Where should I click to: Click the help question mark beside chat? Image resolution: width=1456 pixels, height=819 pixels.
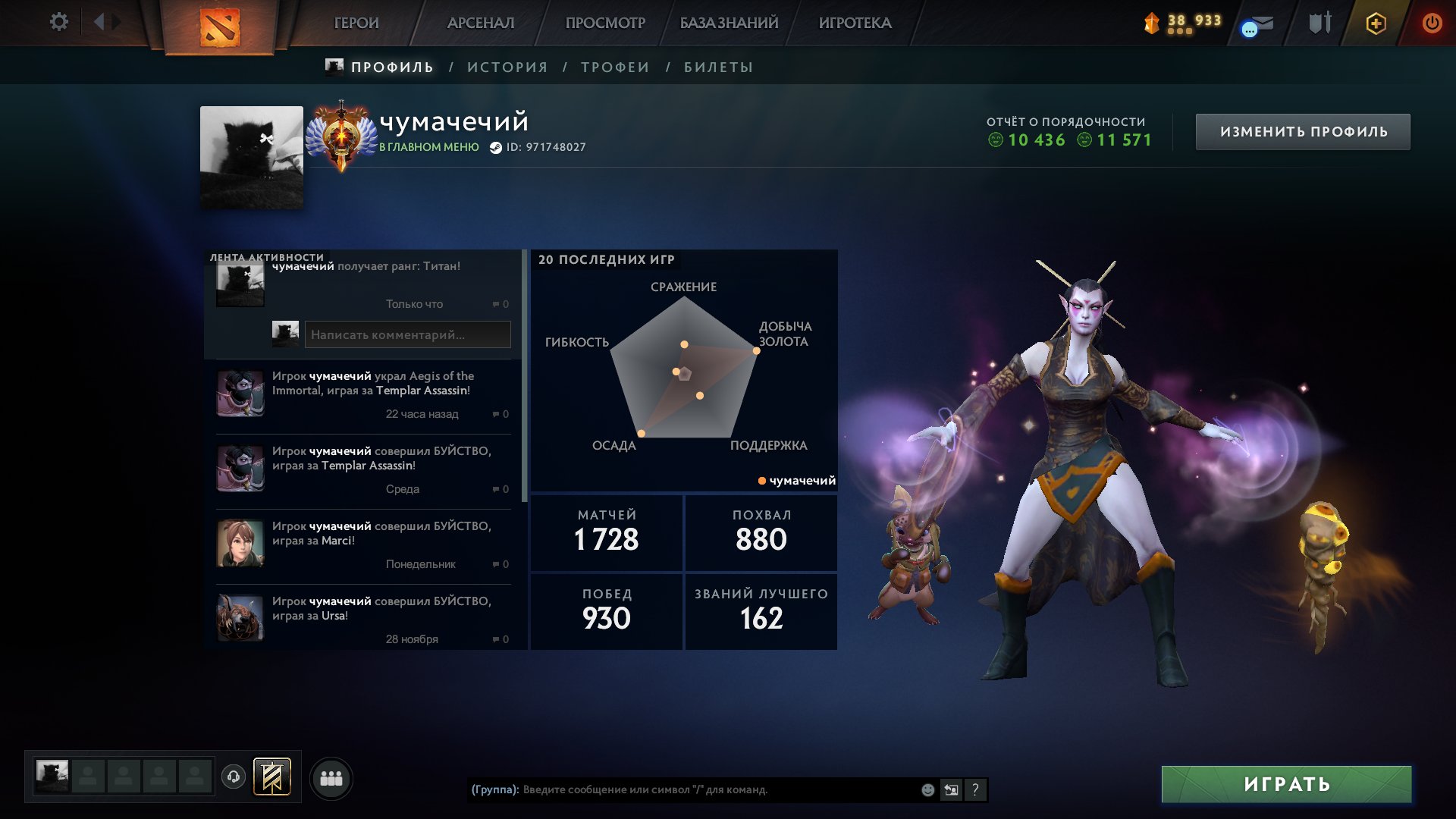pos(974,789)
